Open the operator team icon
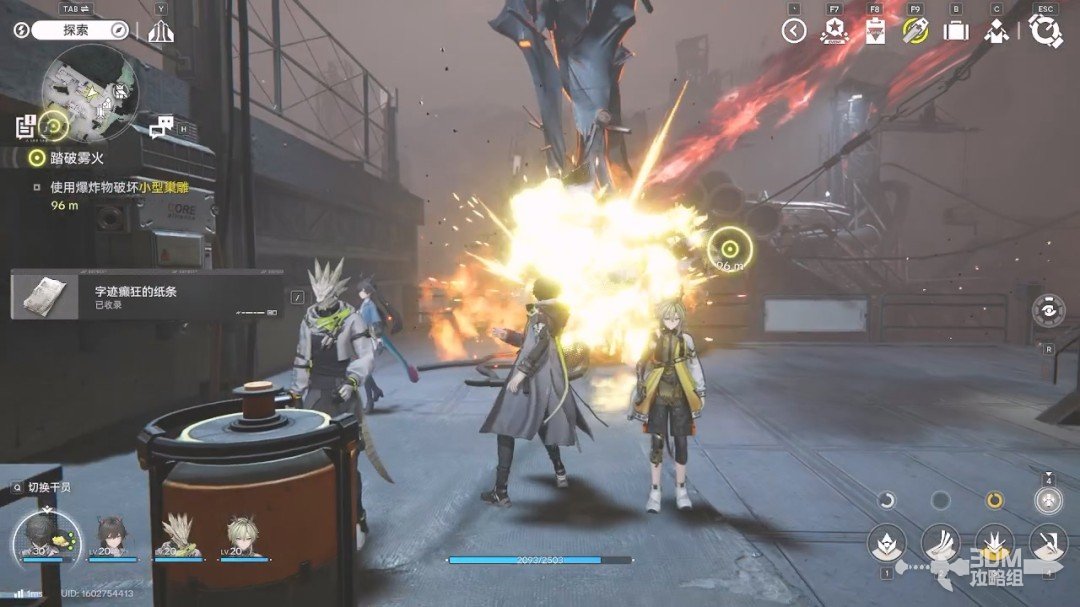Screen dimensions: 1080x607 pos(995,31)
